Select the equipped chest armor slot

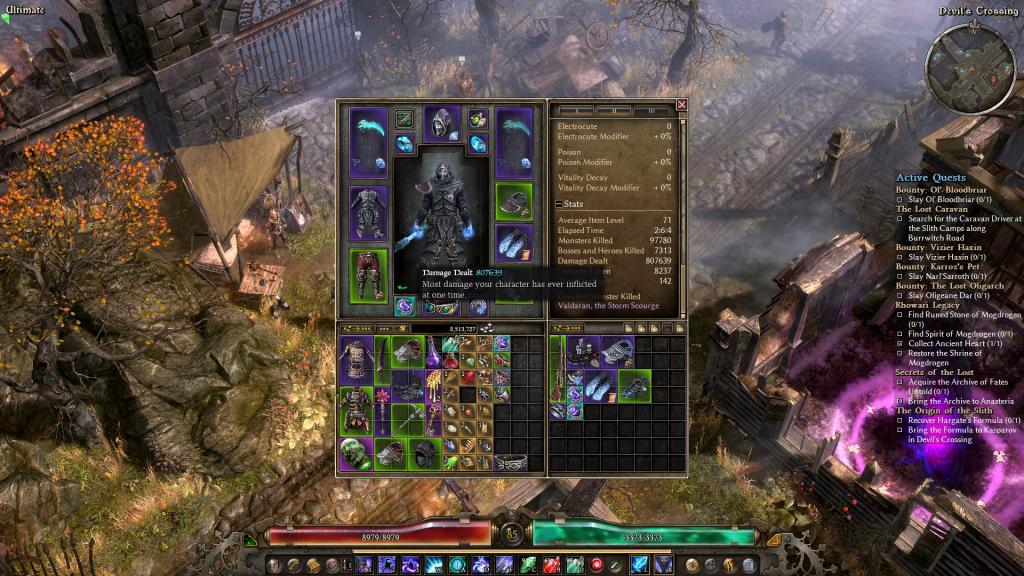coord(368,211)
